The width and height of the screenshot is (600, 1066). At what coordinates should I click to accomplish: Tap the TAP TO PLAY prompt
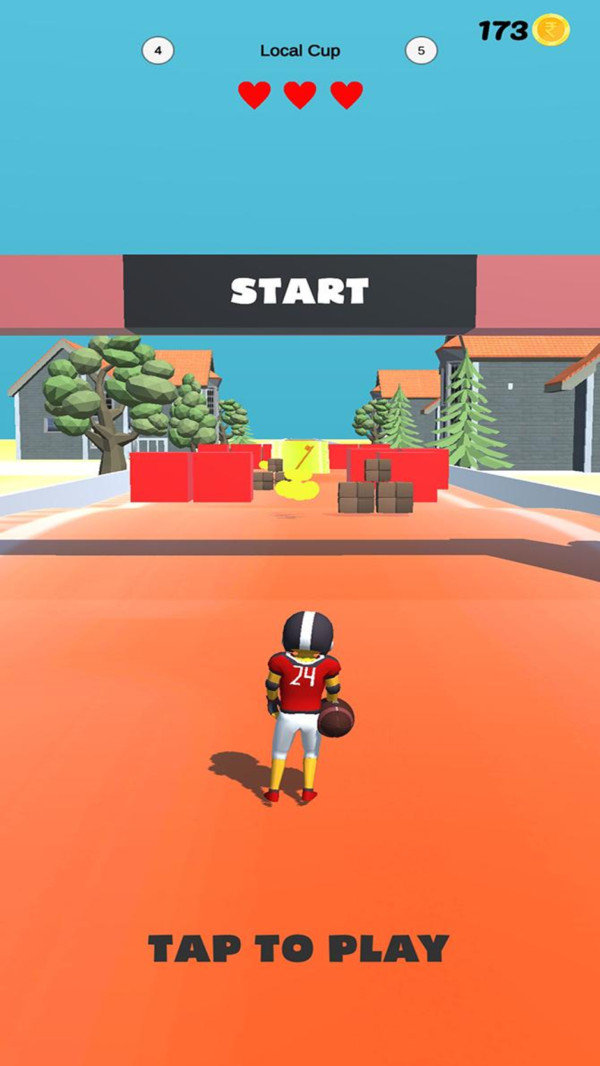(299, 947)
